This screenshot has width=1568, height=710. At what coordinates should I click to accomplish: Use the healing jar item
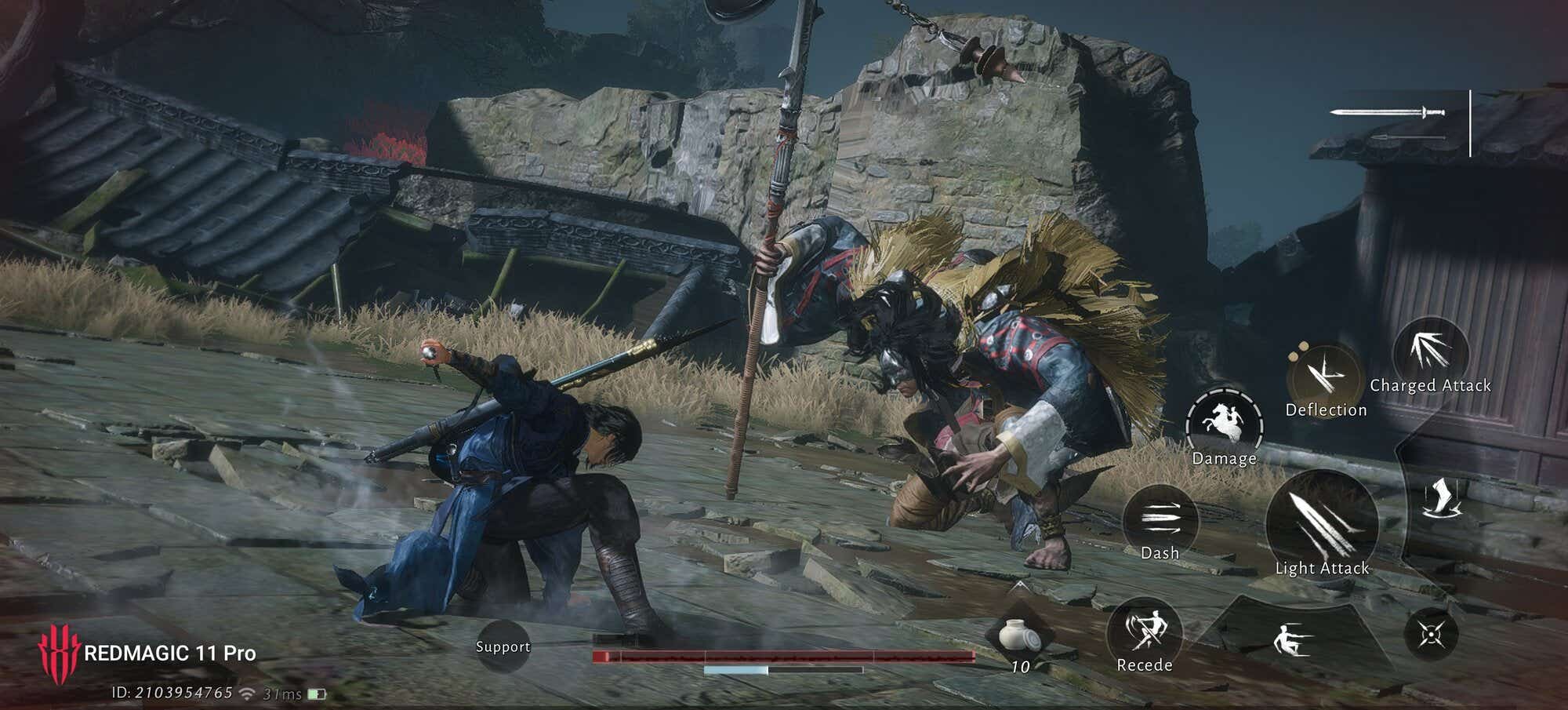pos(1020,634)
